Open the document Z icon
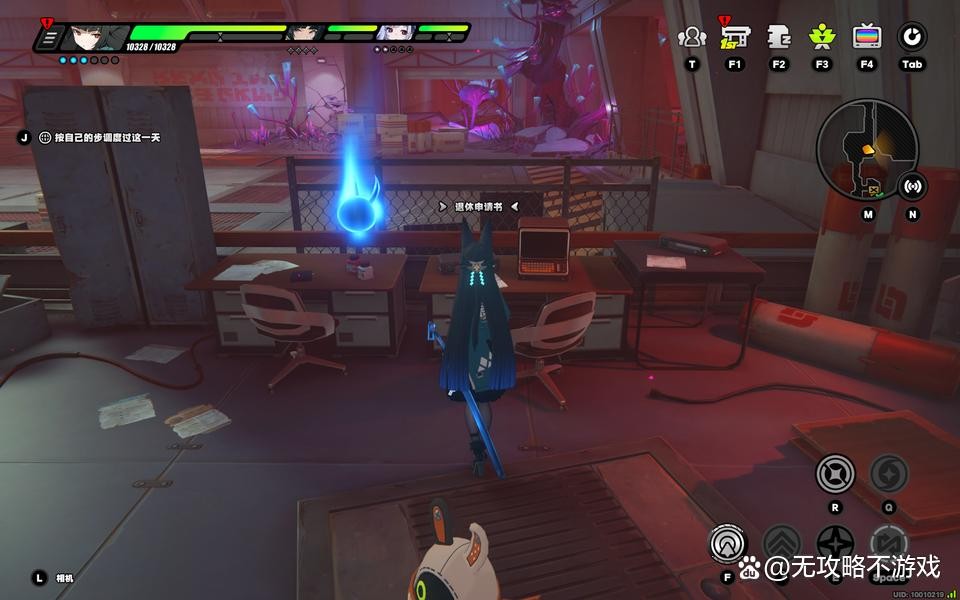960x600 pixels. pos(779,38)
